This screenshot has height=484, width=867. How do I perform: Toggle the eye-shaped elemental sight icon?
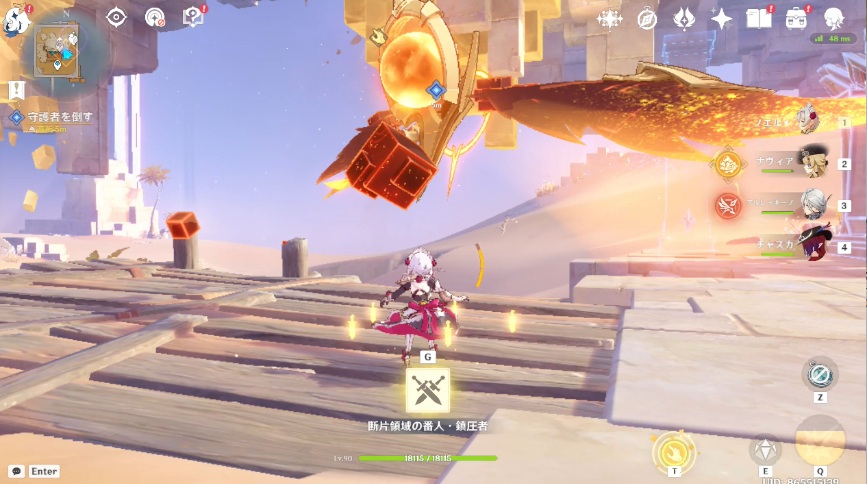point(117,17)
